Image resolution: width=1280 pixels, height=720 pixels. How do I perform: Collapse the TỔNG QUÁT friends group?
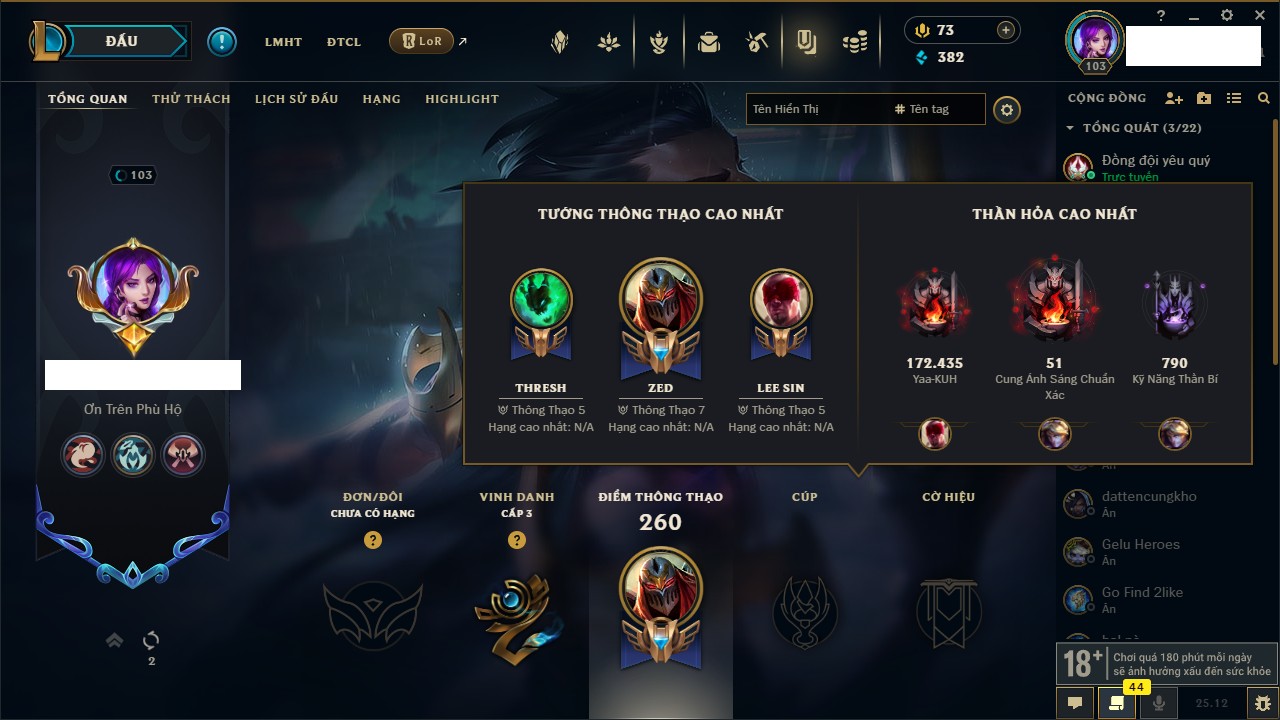[x=1070, y=128]
